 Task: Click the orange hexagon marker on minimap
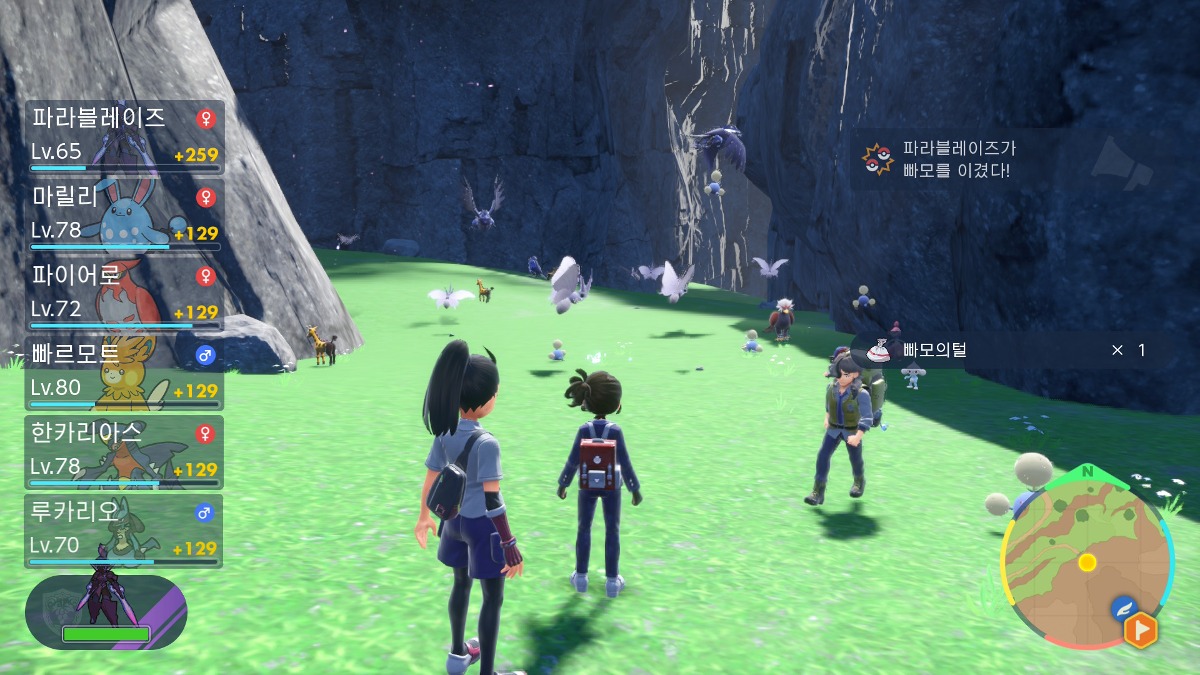1140,630
